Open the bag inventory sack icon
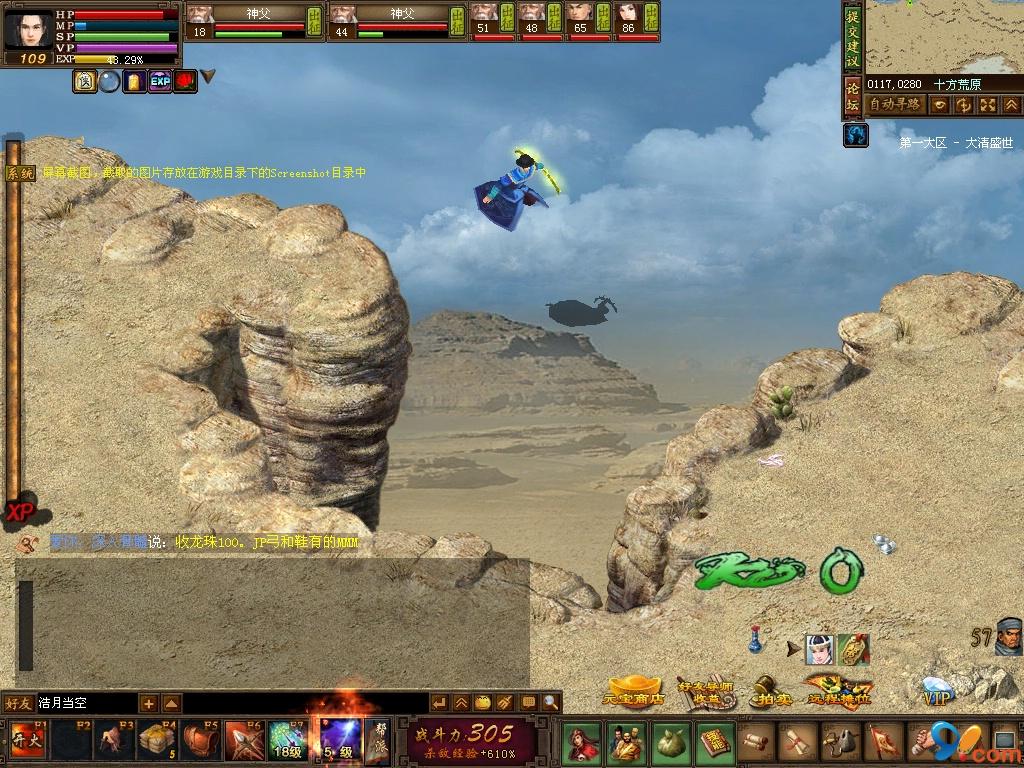This screenshot has height=768, width=1024. tap(670, 743)
